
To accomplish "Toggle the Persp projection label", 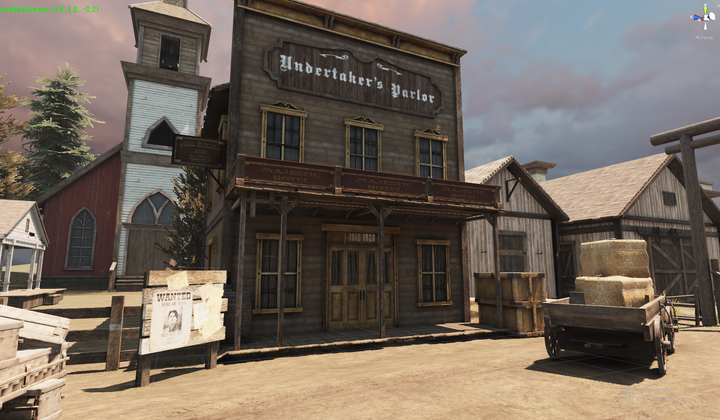I will point(704,37).
